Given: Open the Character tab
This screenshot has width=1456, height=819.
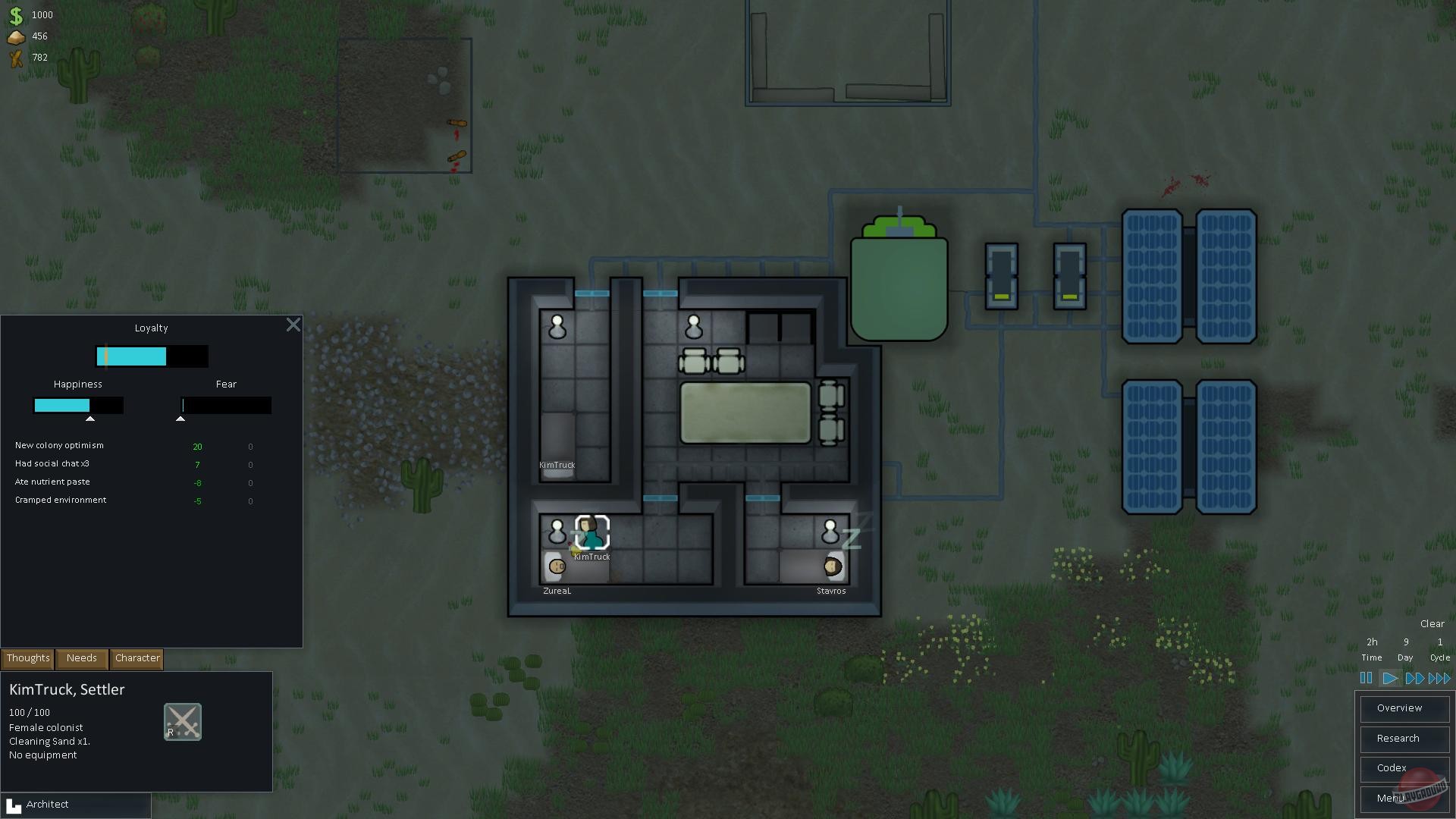Looking at the screenshot, I should [136, 658].
